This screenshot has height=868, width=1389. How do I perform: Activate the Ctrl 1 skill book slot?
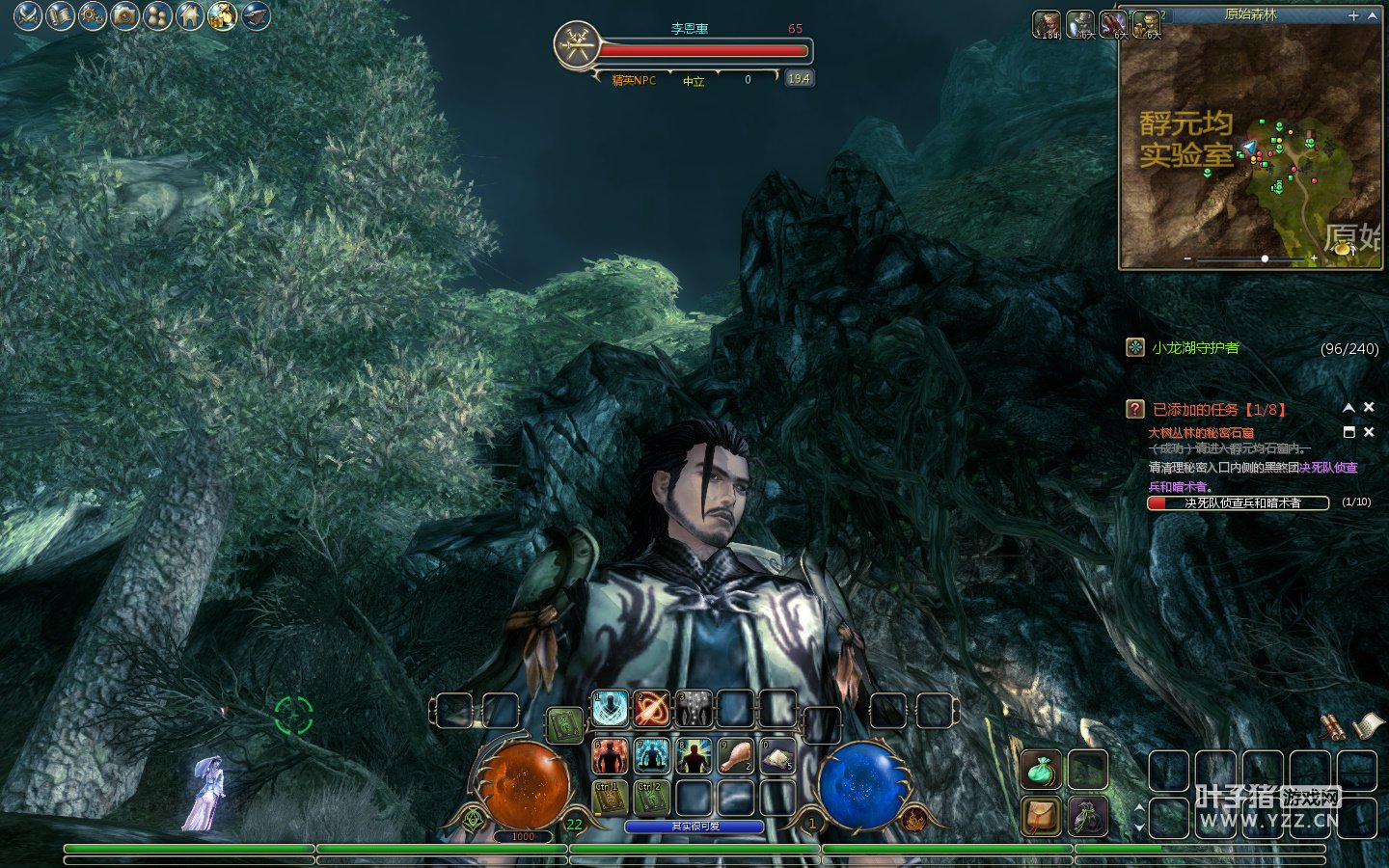(x=610, y=798)
